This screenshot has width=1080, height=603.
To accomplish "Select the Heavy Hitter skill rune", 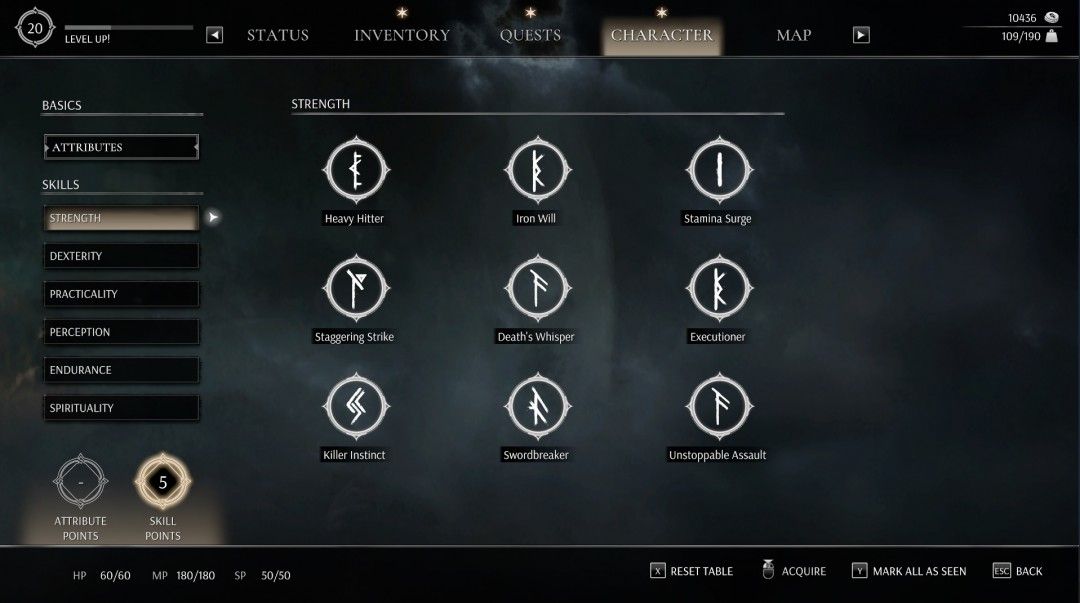I will pyautogui.click(x=354, y=171).
